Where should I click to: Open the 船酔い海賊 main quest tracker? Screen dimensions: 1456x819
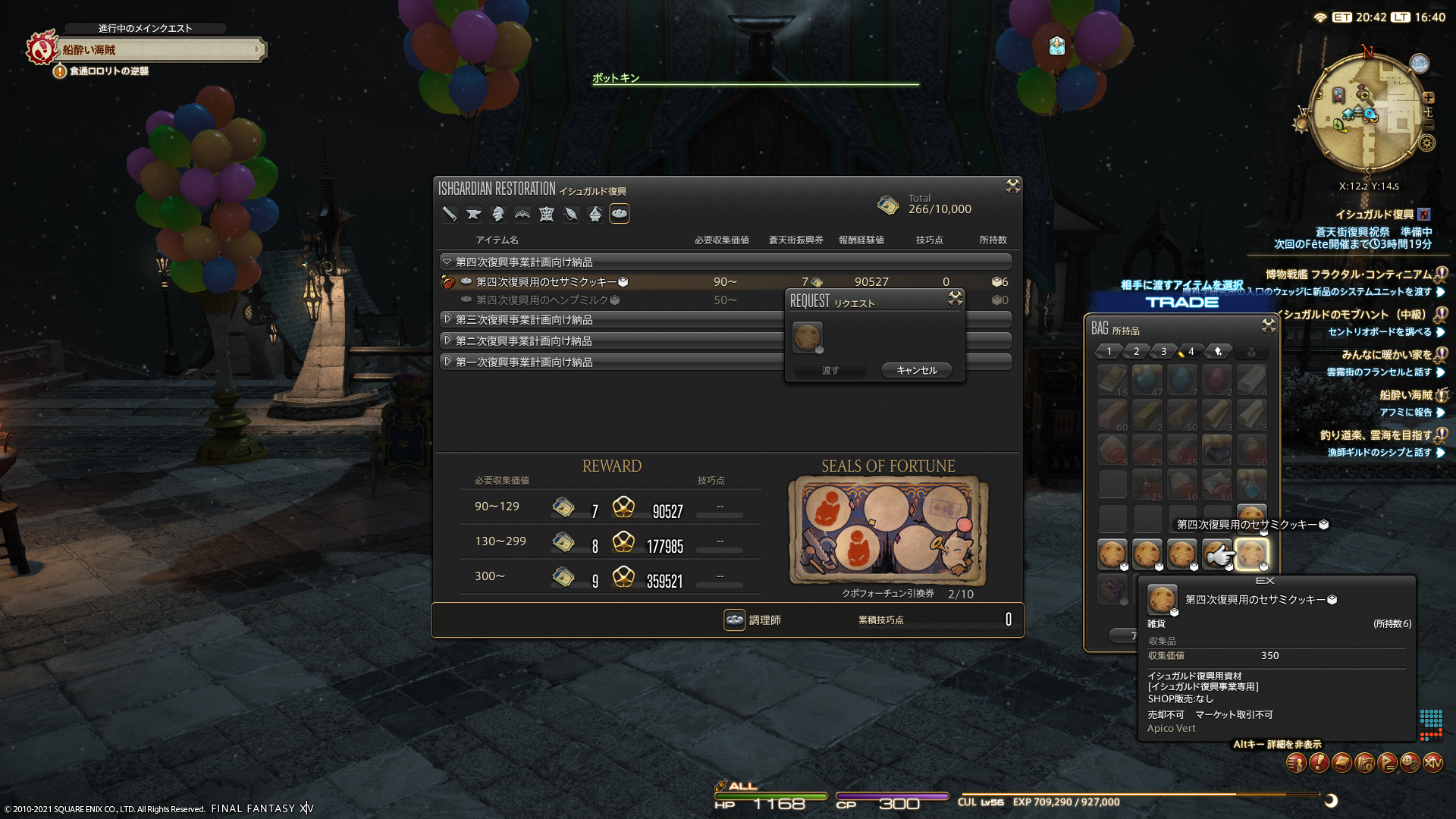click(x=159, y=50)
